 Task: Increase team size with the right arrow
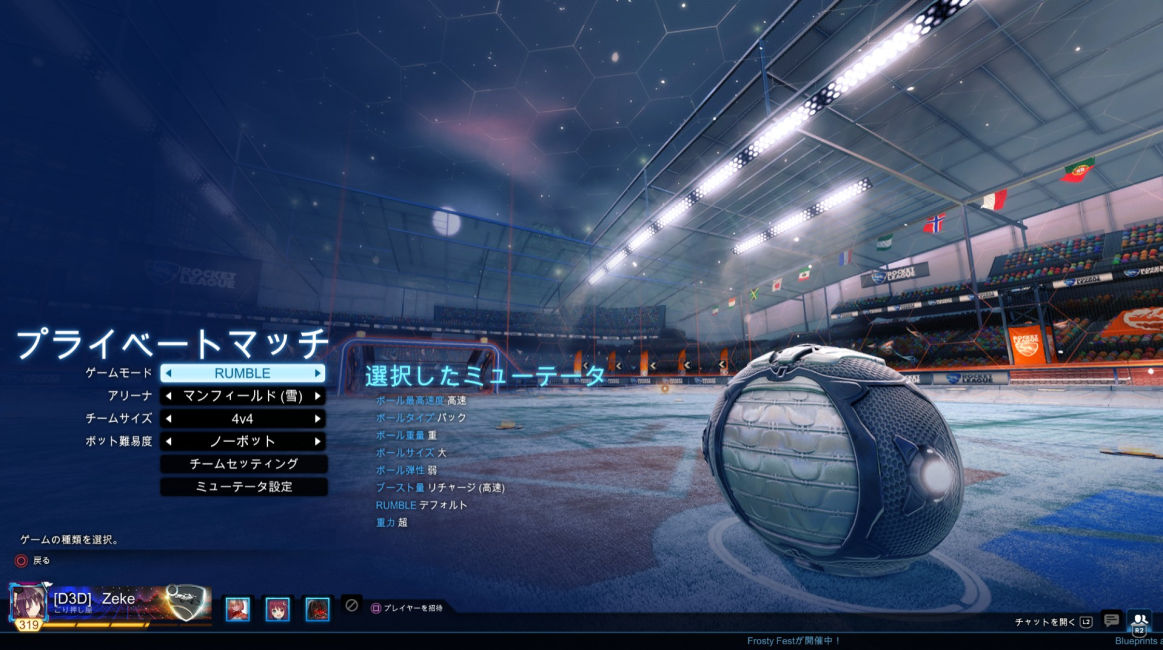pyautogui.click(x=318, y=419)
